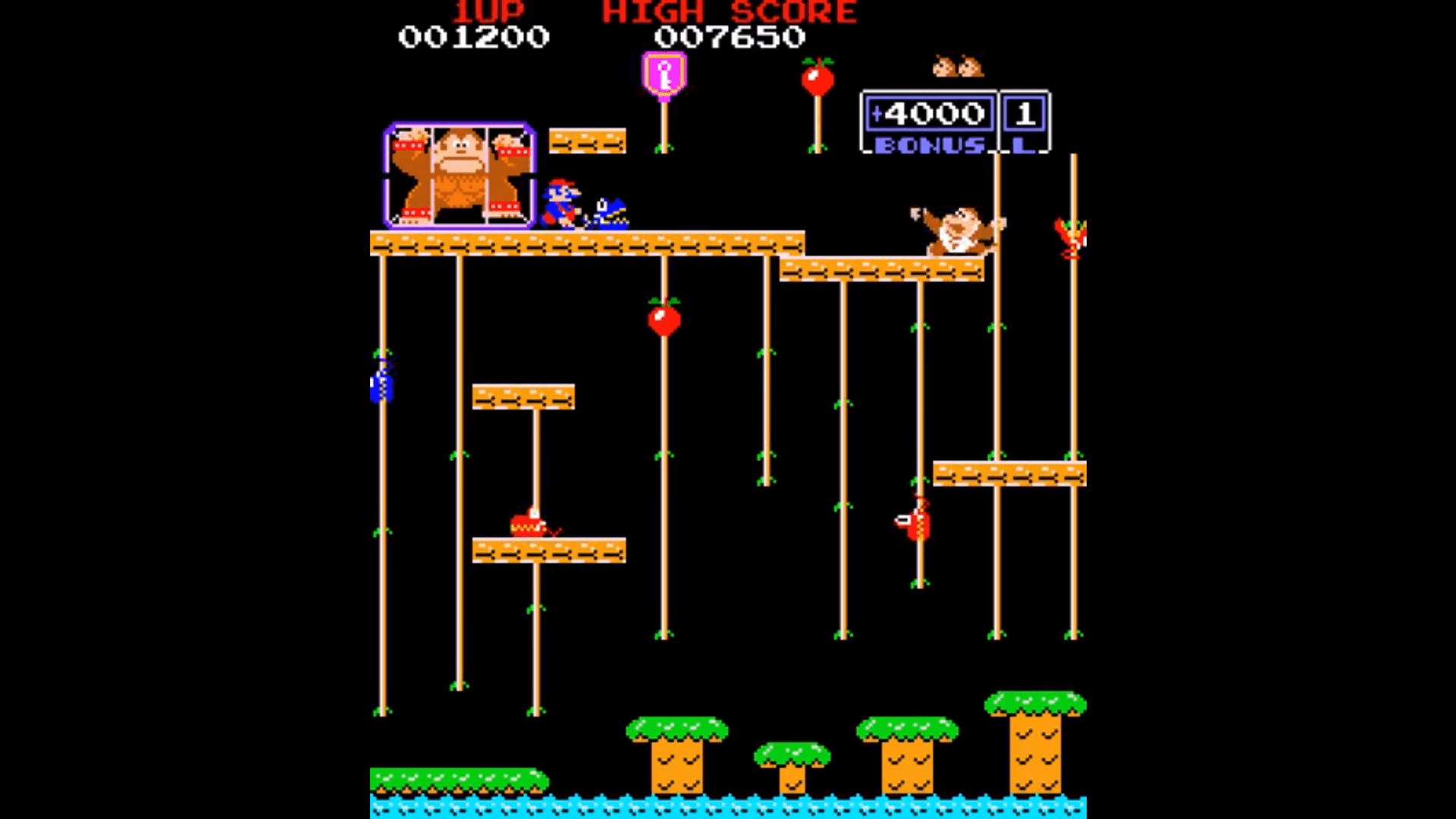Click the 4000 bonus value display

tap(929, 115)
